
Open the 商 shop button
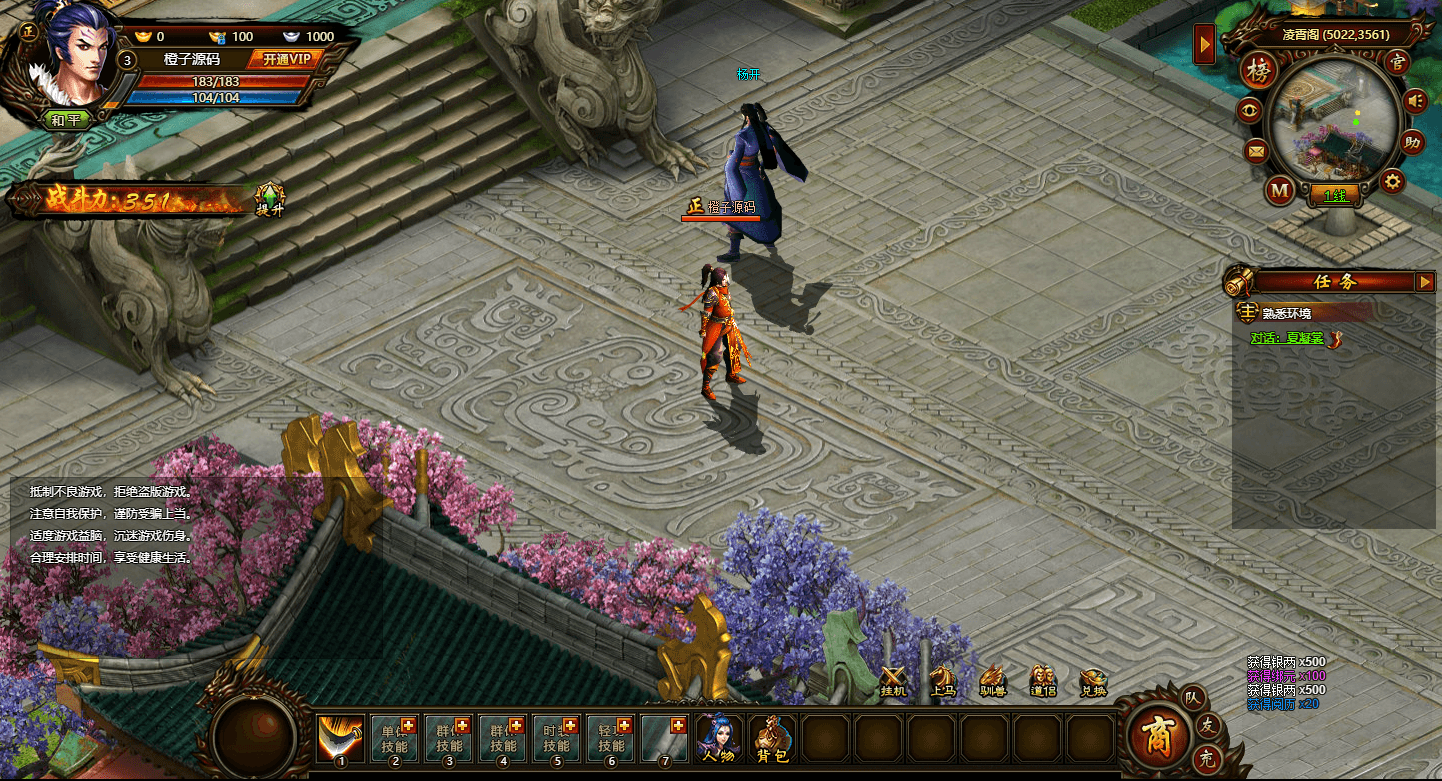(1157, 737)
